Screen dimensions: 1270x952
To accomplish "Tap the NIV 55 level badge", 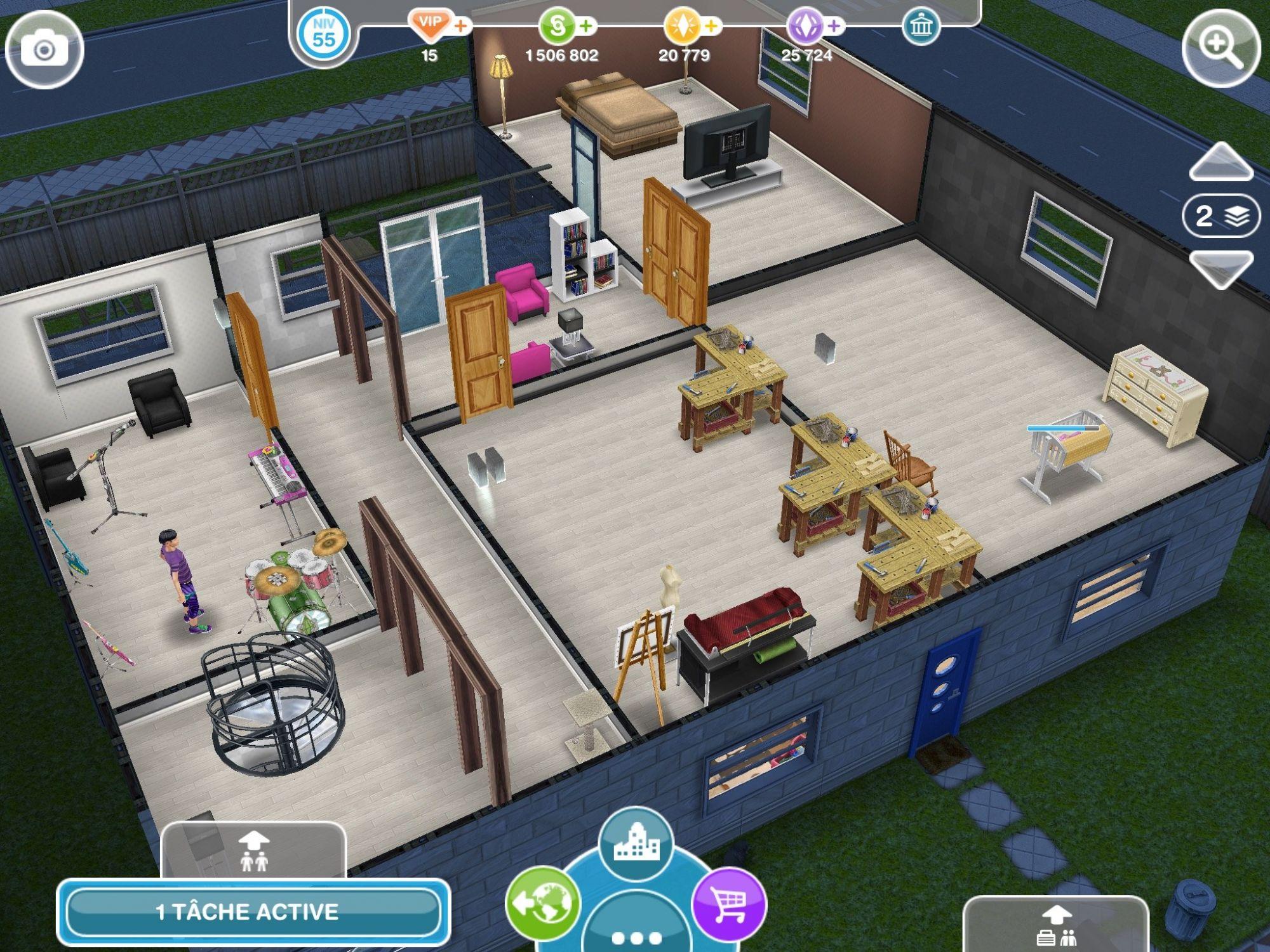I will [323, 34].
